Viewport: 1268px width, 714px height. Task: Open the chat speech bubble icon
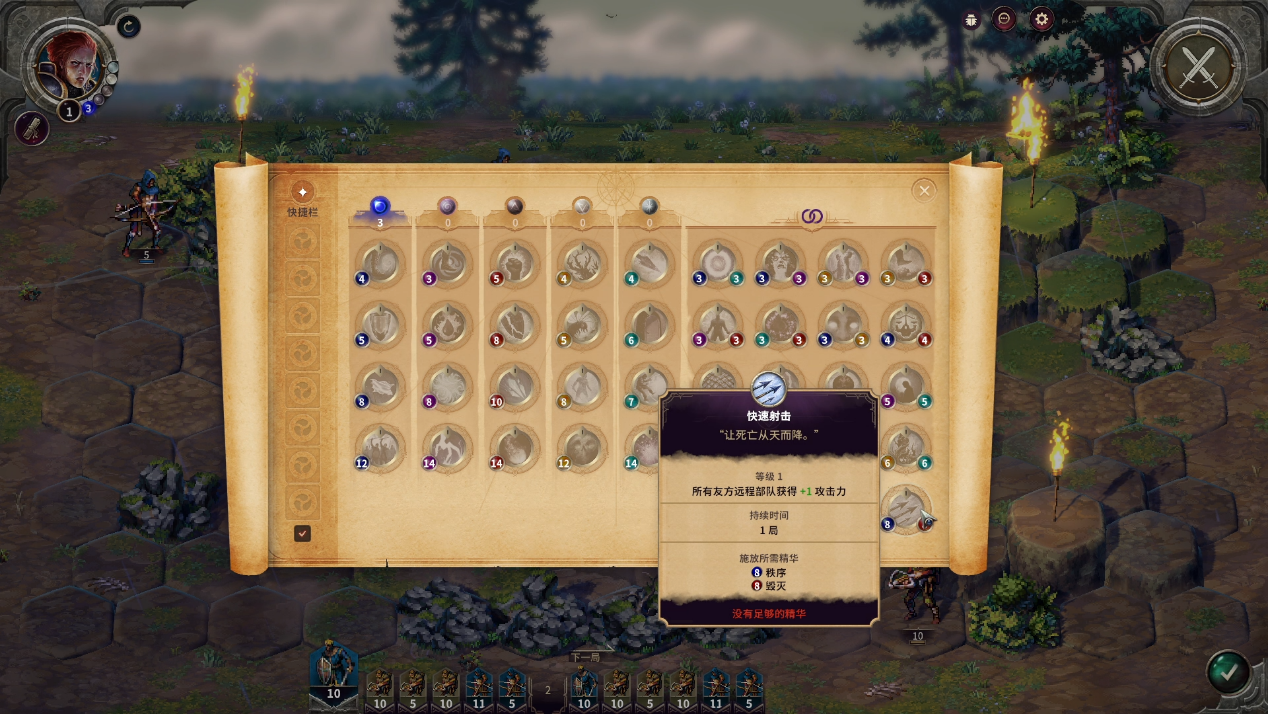click(1004, 19)
